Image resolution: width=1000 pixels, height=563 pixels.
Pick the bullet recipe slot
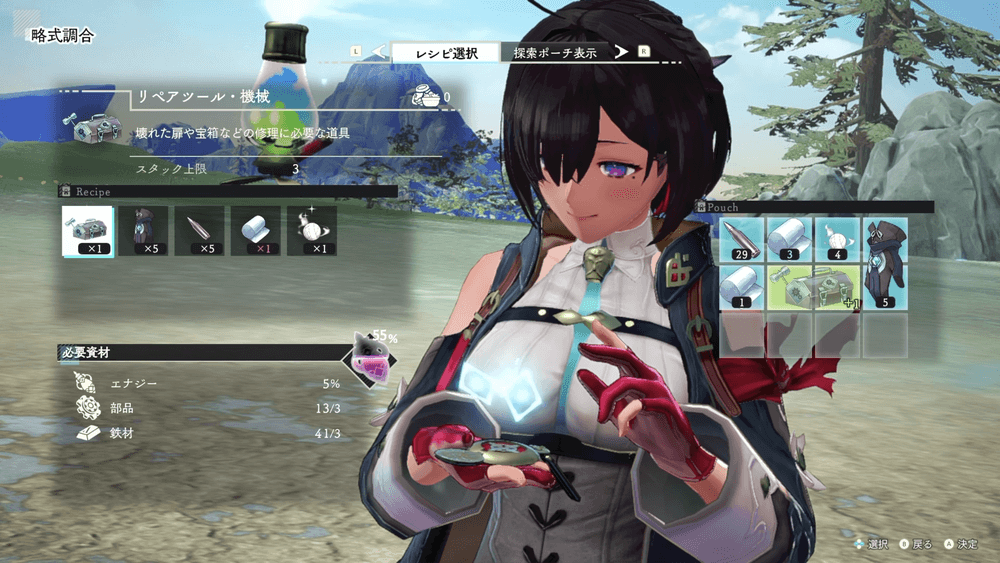coord(199,231)
